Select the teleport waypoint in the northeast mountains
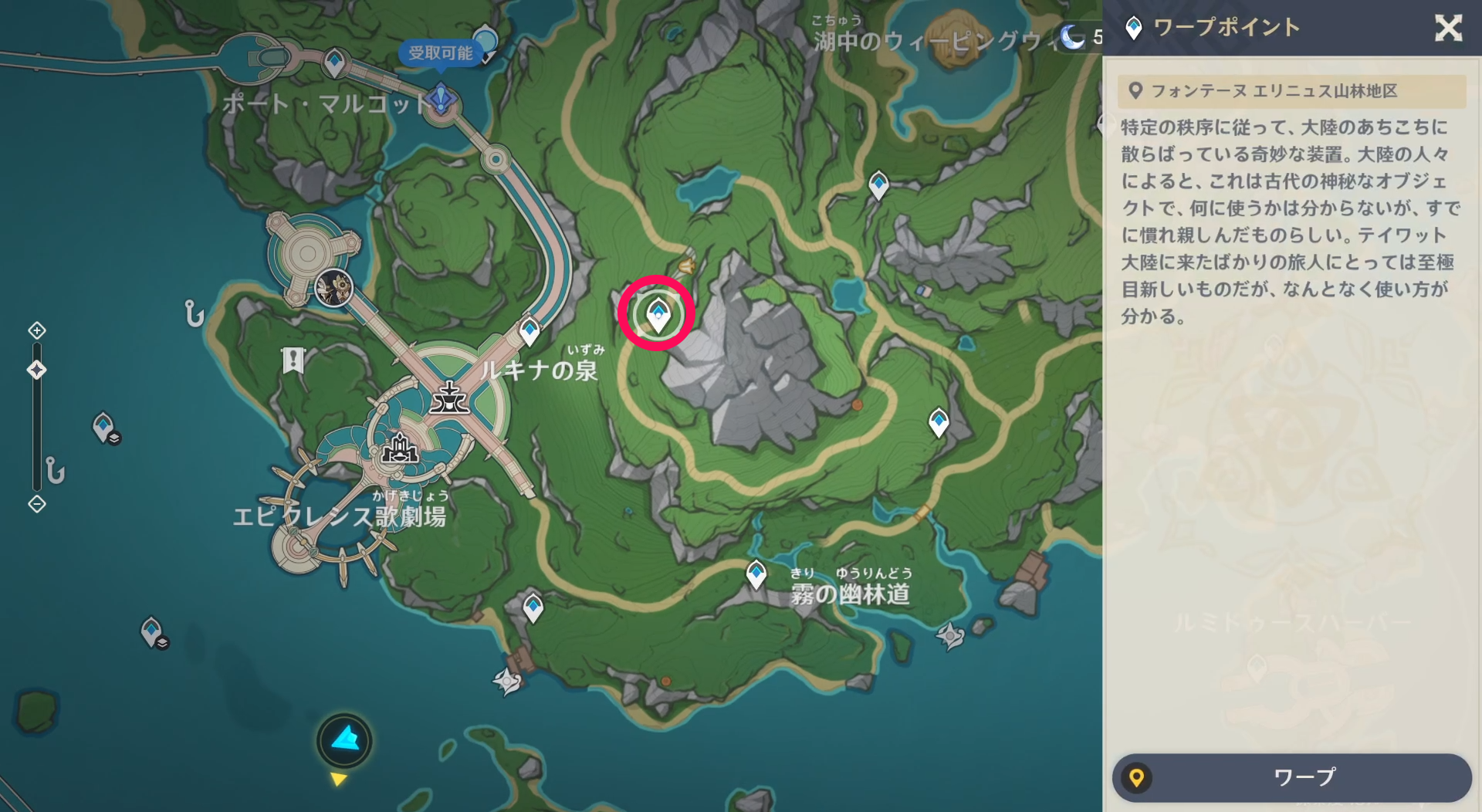This screenshot has height=812, width=1482. (x=878, y=184)
